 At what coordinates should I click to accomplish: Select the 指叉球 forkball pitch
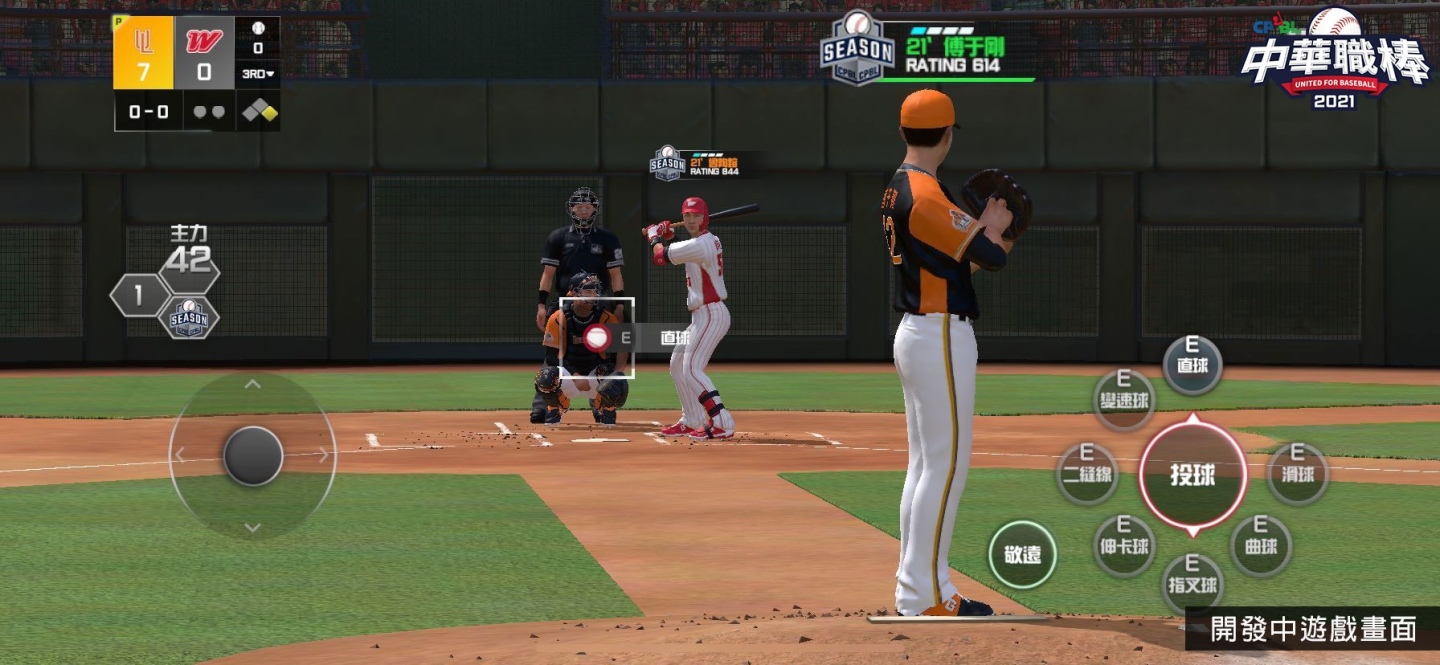pyautogui.click(x=1192, y=584)
